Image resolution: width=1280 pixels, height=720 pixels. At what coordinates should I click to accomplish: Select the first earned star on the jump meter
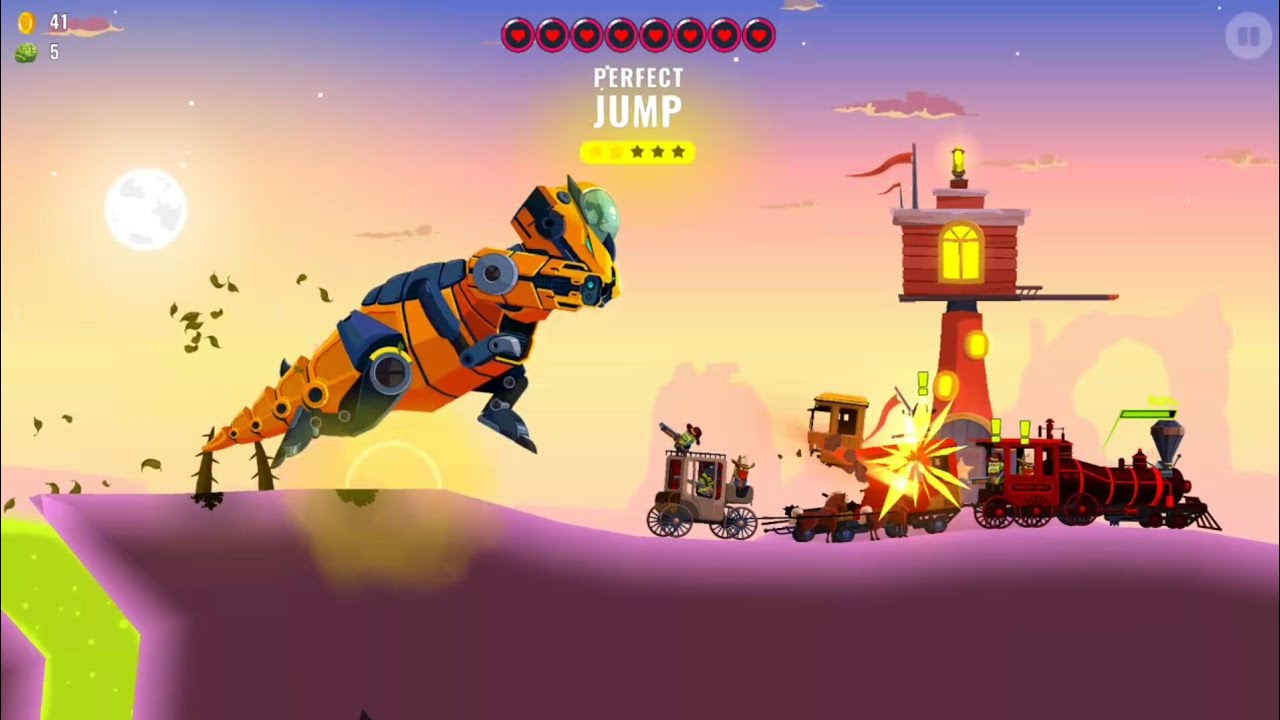[x=595, y=152]
